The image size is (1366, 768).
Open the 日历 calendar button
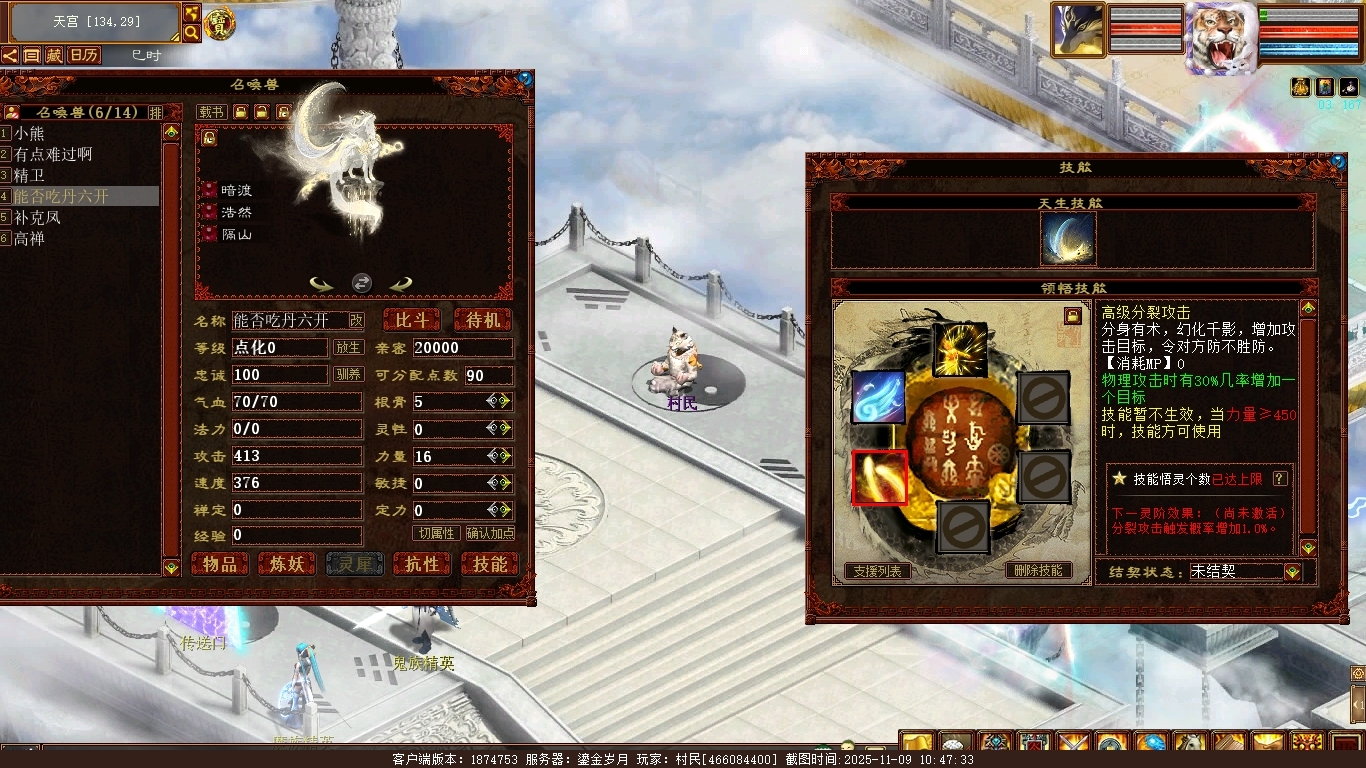83,55
